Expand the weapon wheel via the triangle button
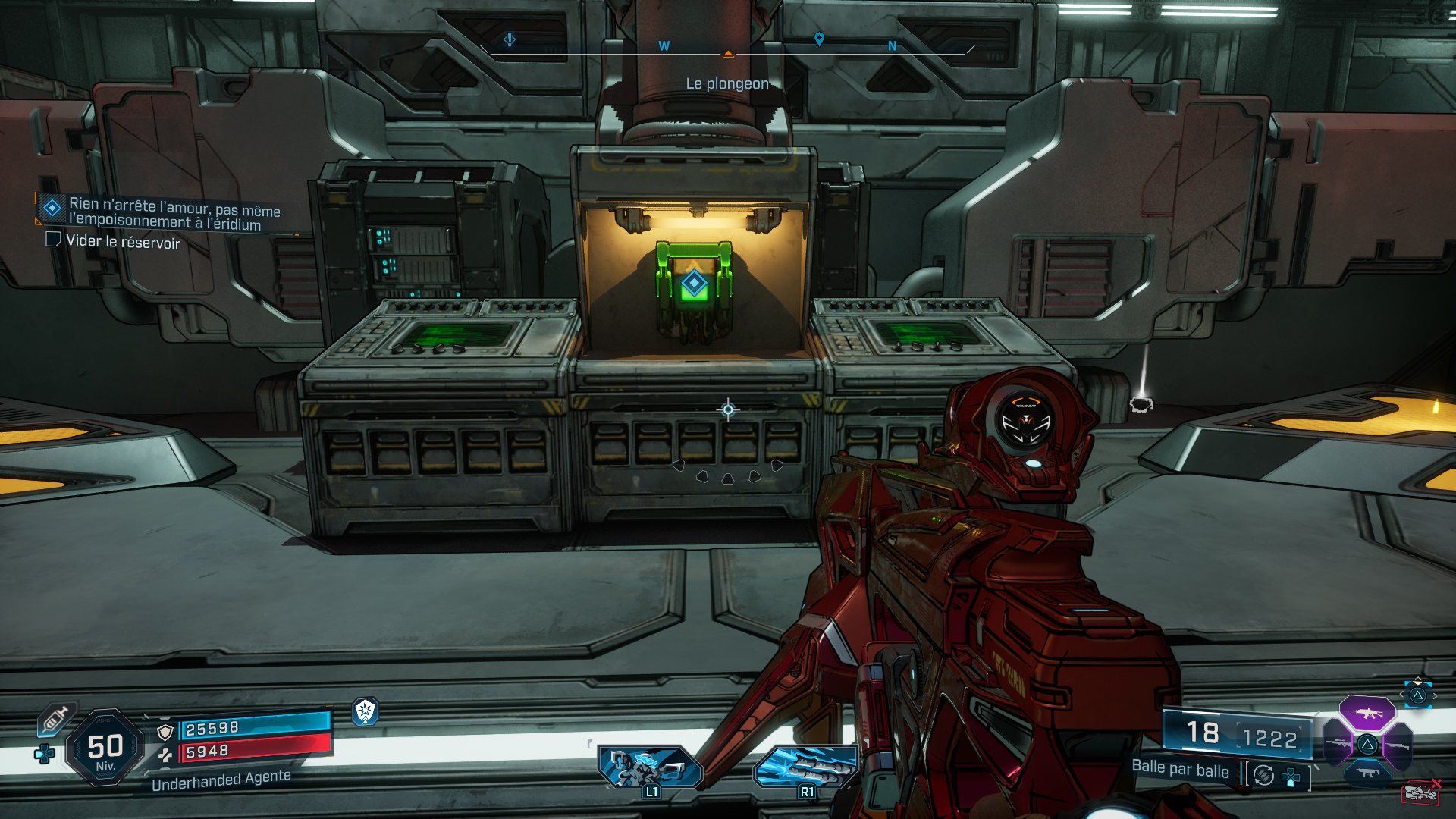 pos(1418,696)
